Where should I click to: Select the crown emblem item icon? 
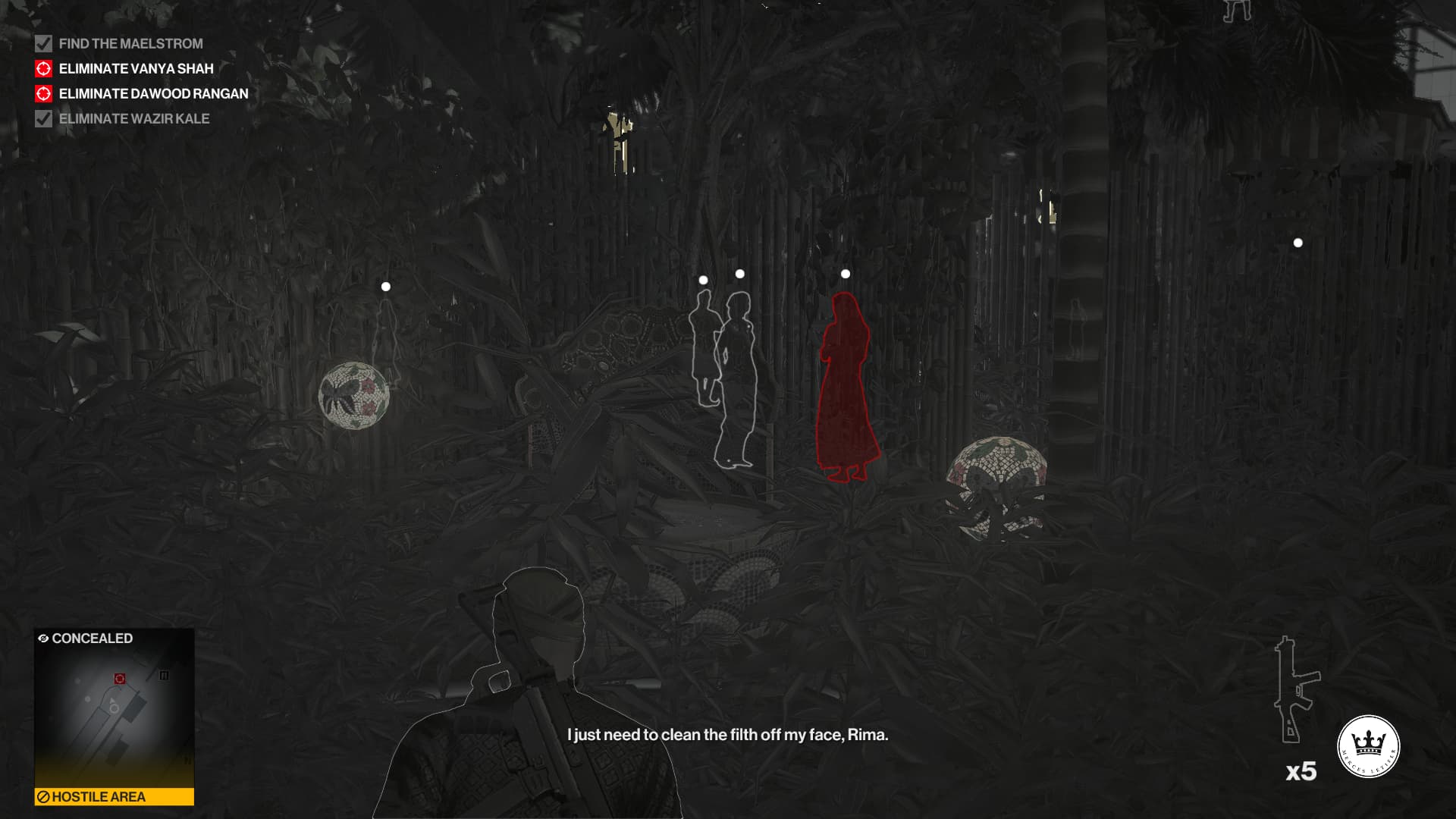(1368, 746)
